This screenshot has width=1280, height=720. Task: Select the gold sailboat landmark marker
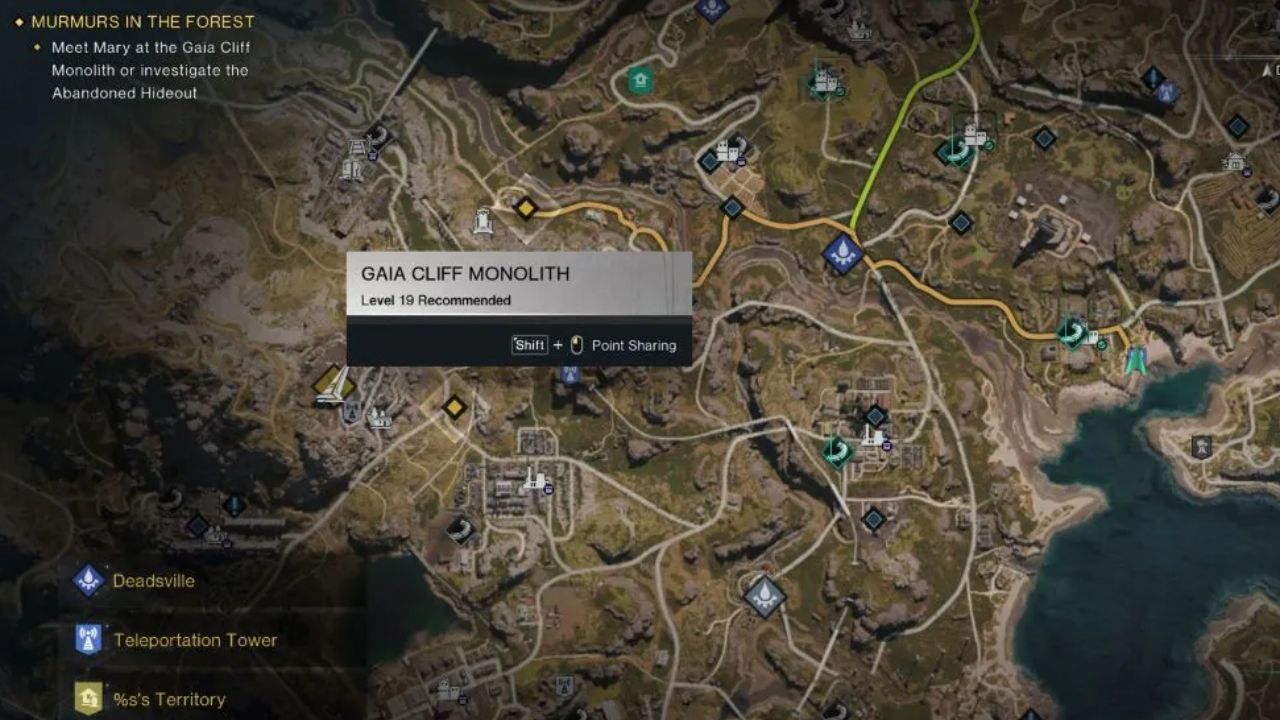[x=333, y=384]
